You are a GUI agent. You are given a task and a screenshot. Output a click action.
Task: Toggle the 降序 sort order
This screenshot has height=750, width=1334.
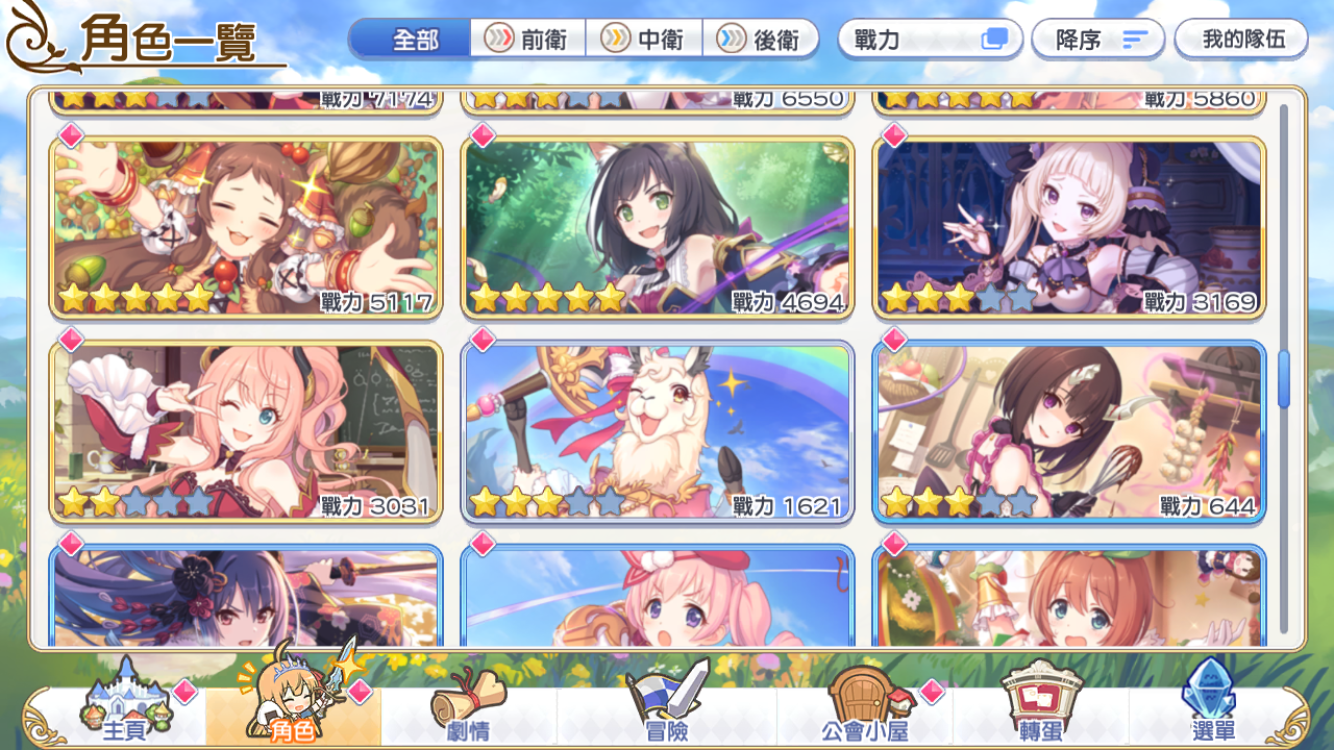tap(1098, 39)
